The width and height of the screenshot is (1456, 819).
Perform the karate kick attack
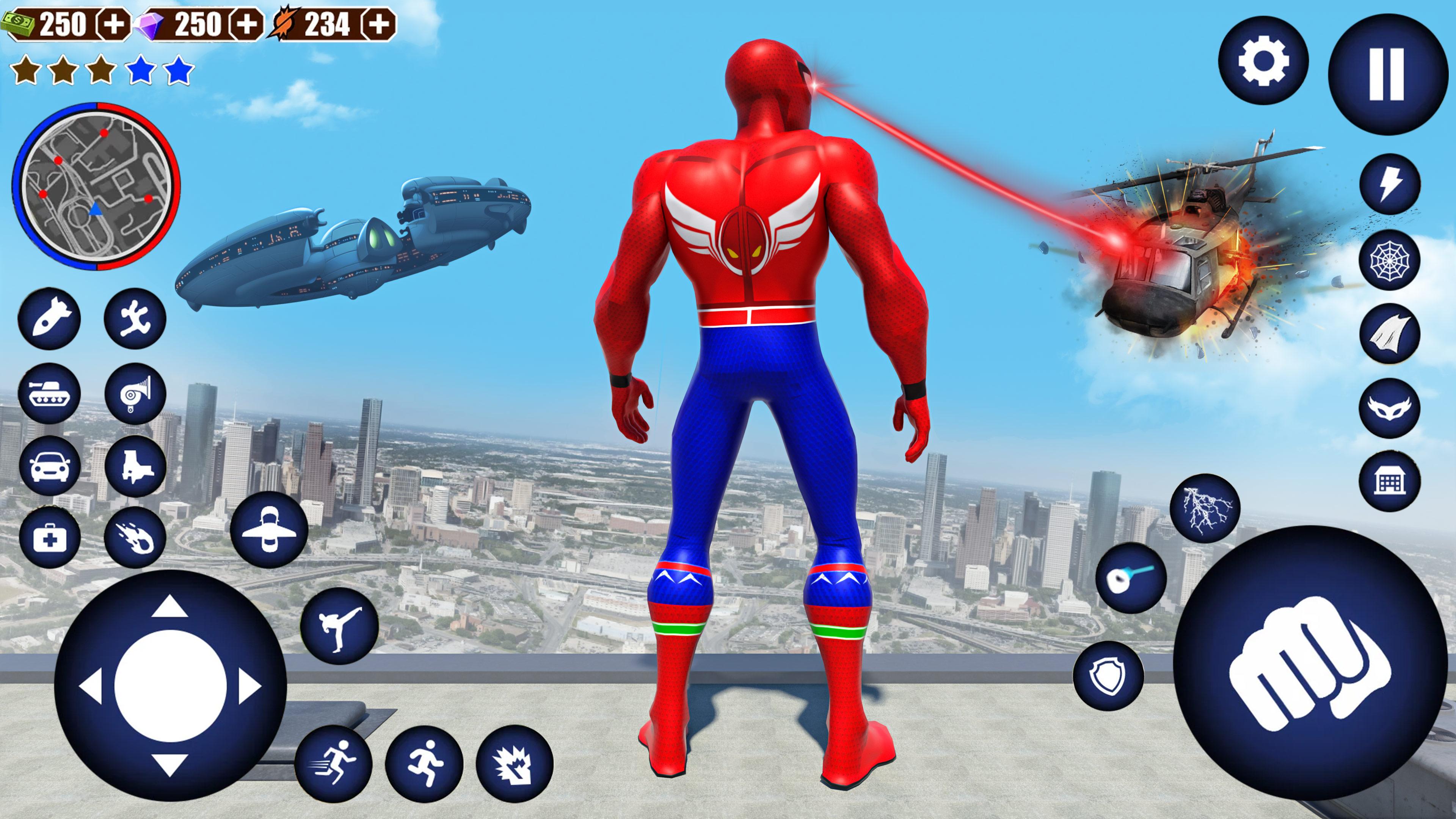339,625
